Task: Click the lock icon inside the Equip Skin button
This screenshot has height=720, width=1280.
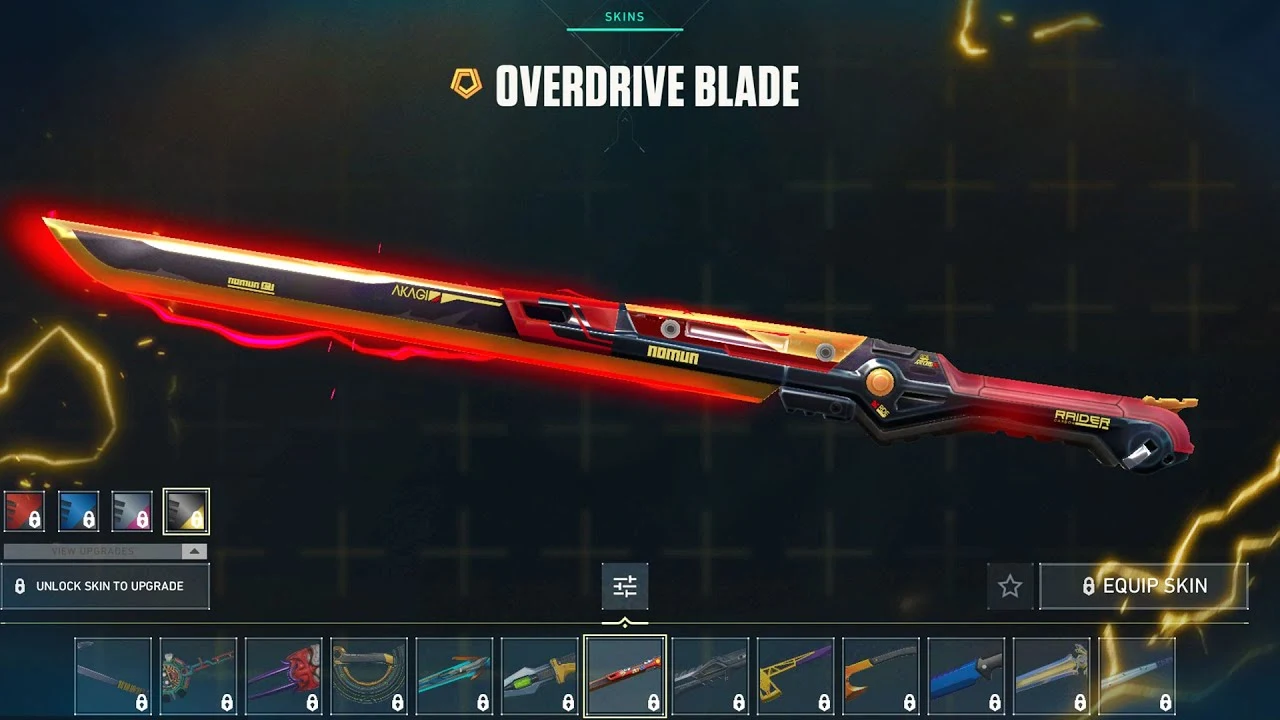Action: [x=1089, y=586]
